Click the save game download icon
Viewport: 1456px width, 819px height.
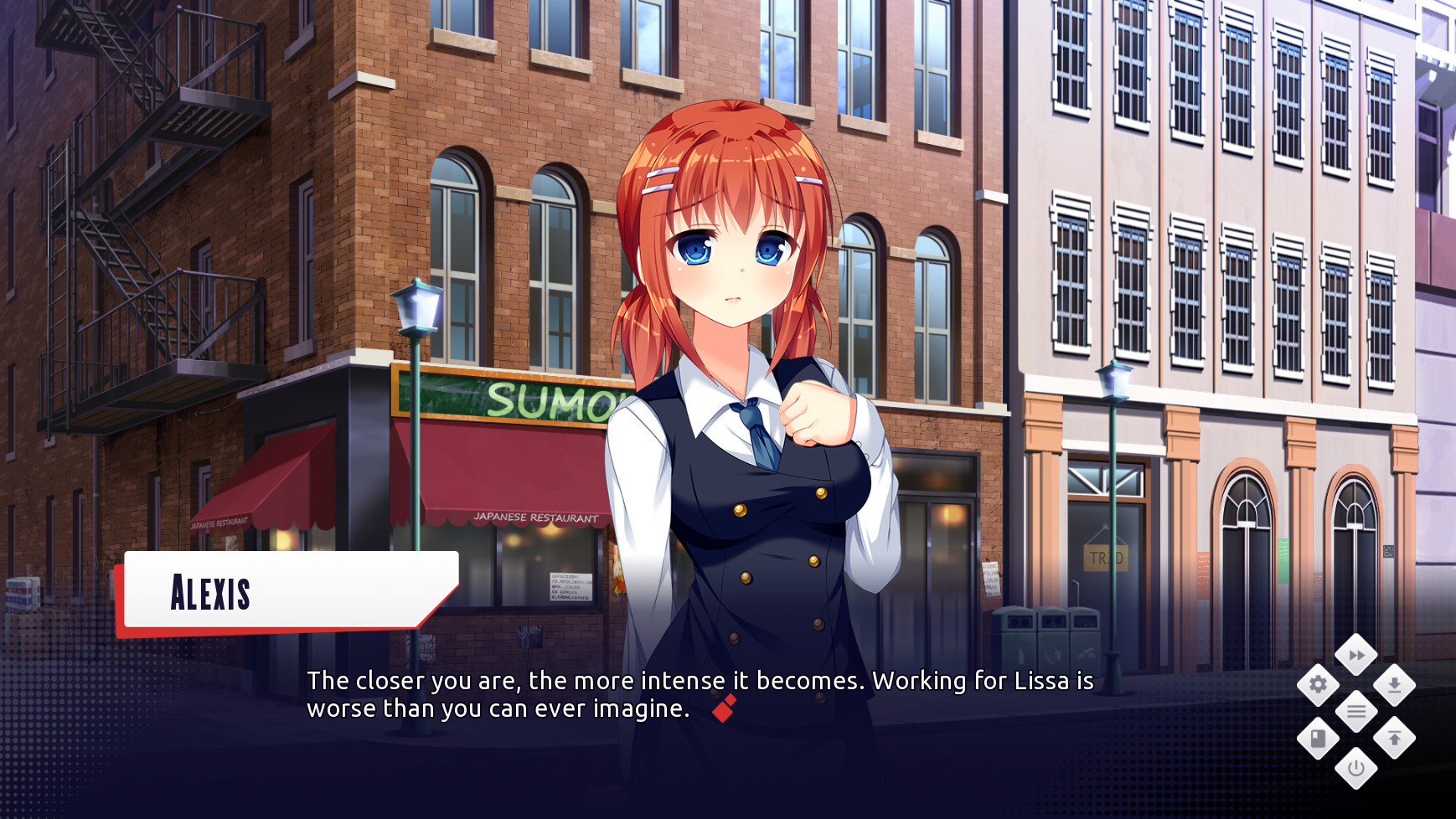point(1394,685)
